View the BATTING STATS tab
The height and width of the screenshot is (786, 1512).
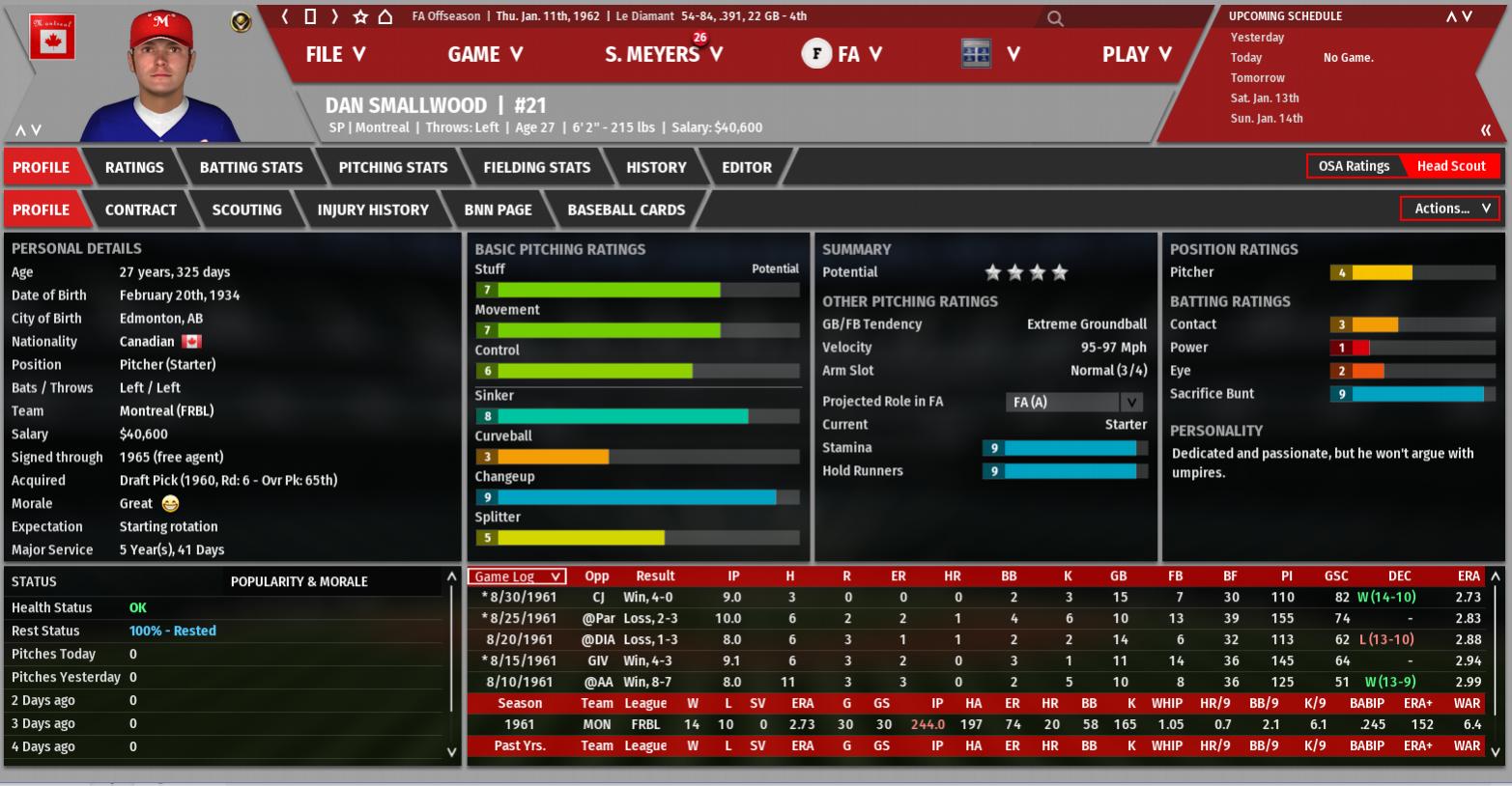click(251, 167)
